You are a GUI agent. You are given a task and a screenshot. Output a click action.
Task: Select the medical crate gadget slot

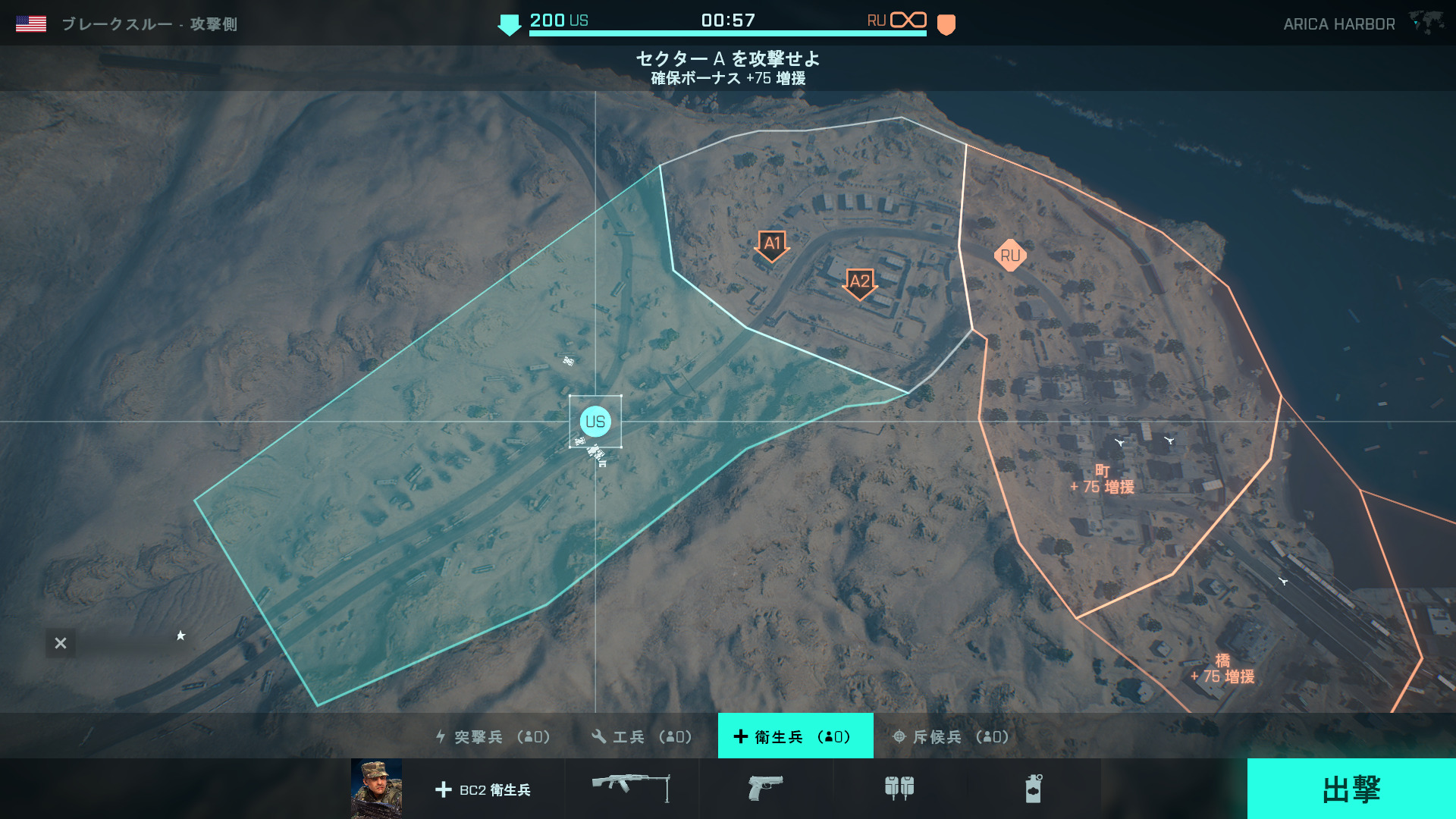click(899, 788)
